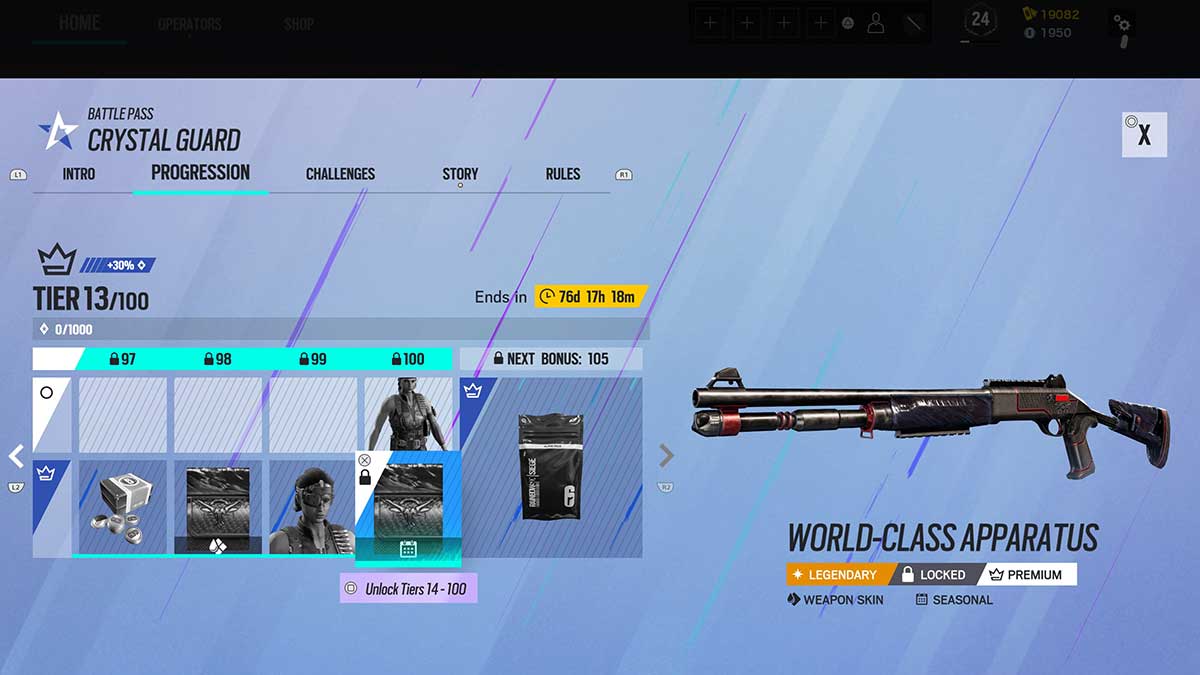Select the tier 99 premium headgear reward
Image resolution: width=1200 pixels, height=675 pixels.
(312, 507)
